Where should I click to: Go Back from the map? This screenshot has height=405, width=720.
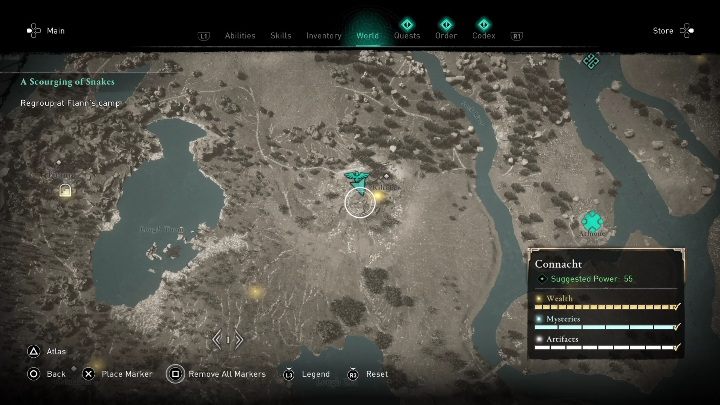[45, 374]
